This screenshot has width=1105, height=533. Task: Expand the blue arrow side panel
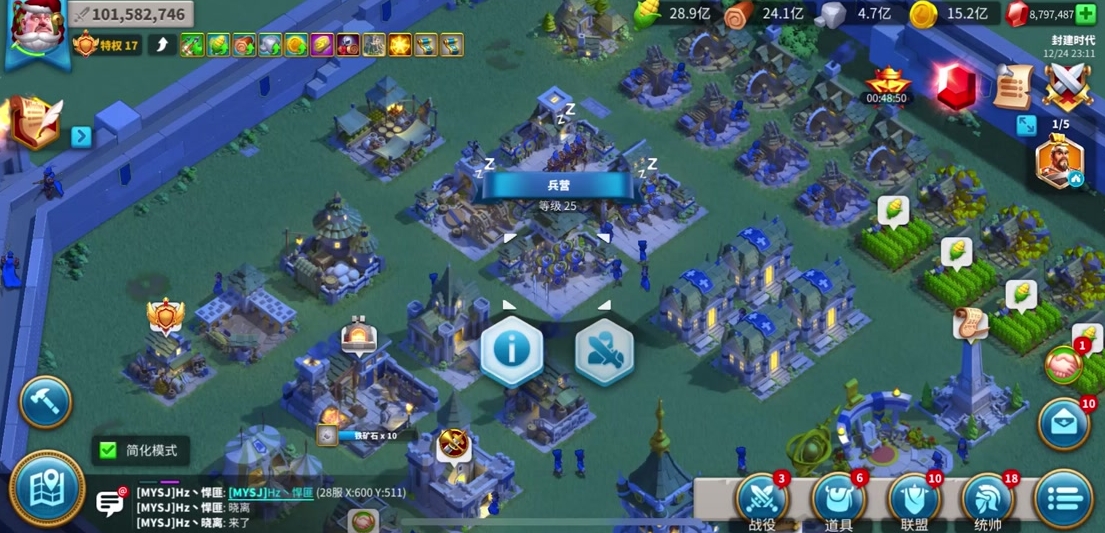(x=81, y=136)
